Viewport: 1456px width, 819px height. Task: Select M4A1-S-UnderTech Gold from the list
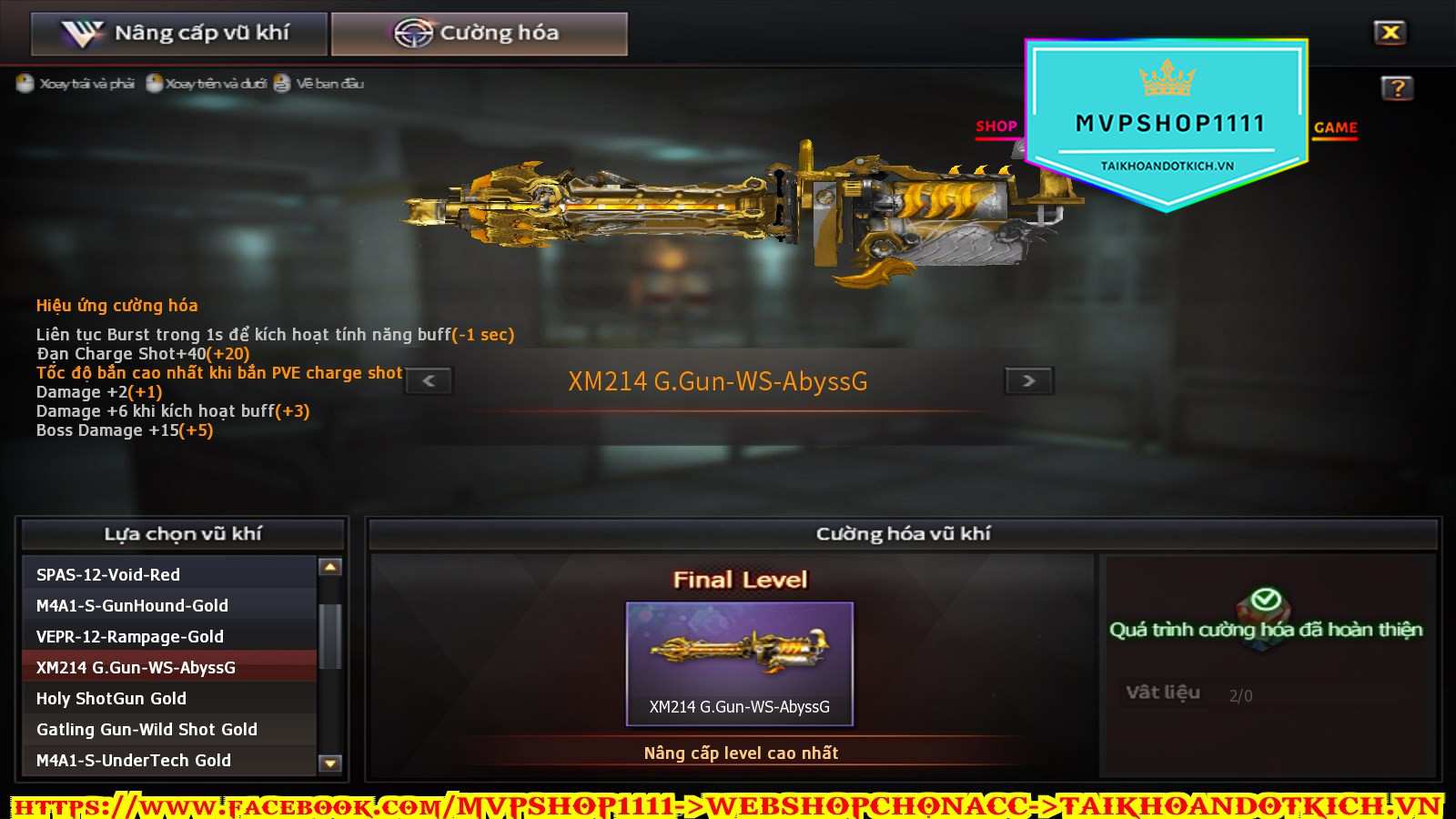[x=169, y=760]
